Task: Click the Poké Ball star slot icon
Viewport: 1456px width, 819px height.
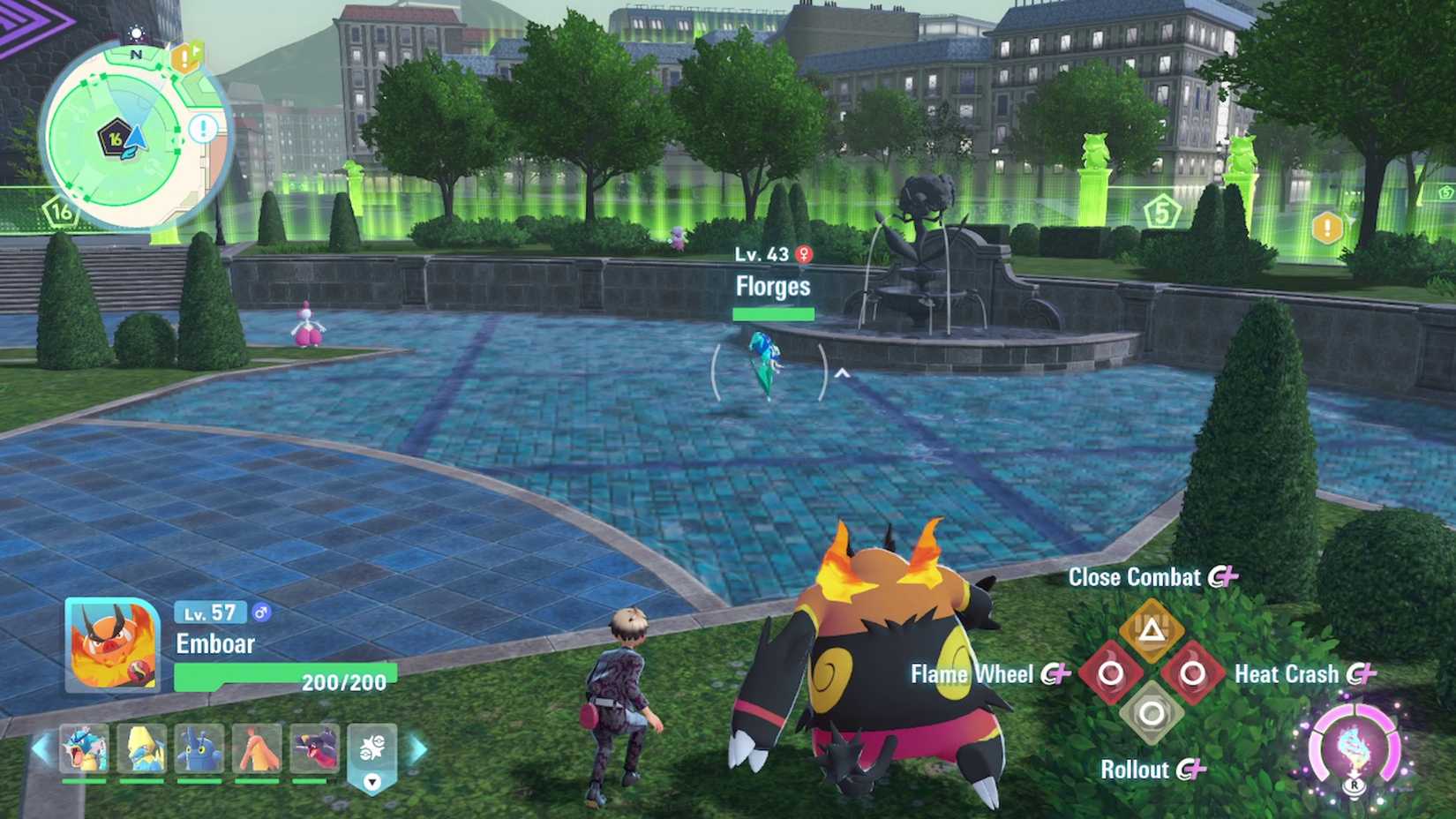Action: 374,746
